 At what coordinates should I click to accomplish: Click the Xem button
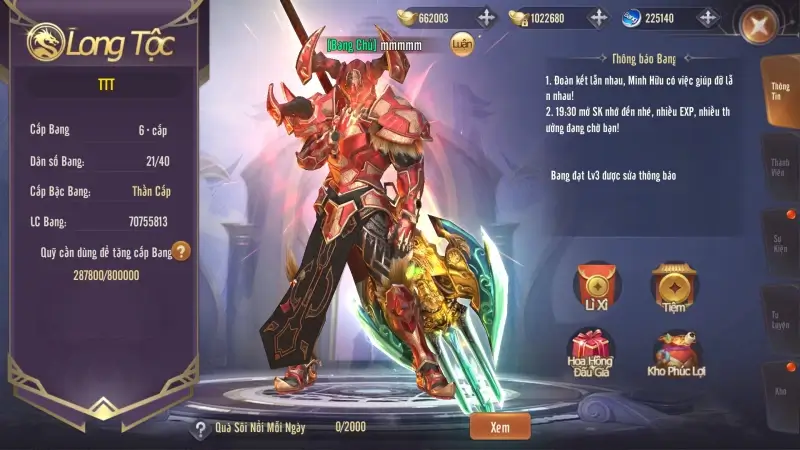pyautogui.click(x=500, y=426)
